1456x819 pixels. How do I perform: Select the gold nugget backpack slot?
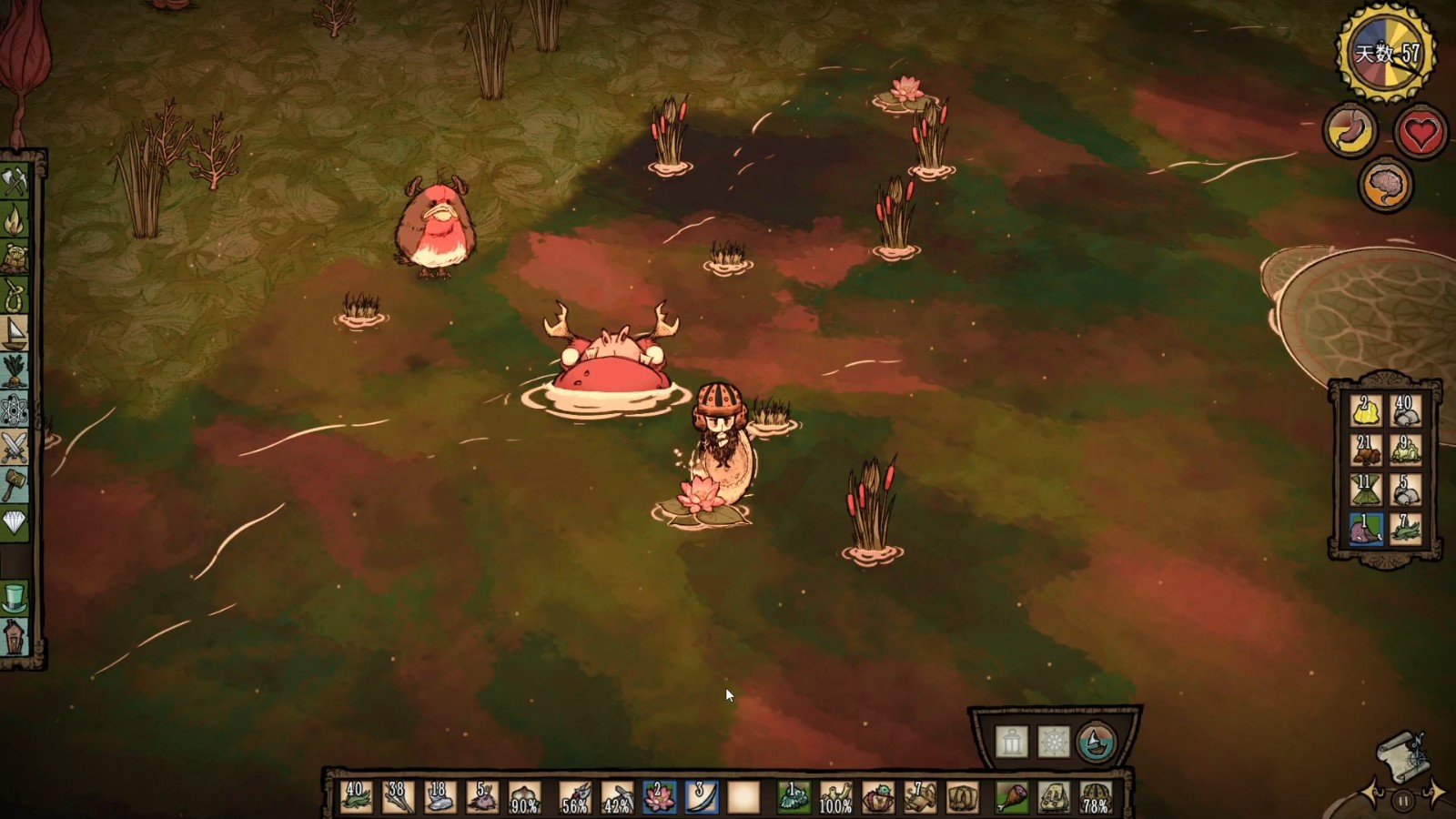(1364, 410)
